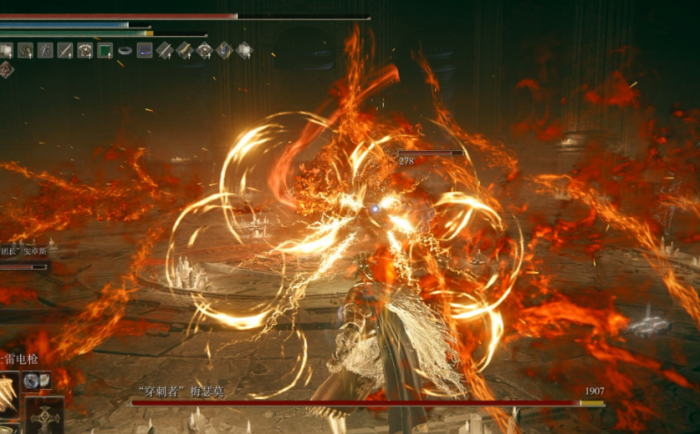Click the golden claw equipment slot
Viewport: 700px width, 434px height.
[x=10, y=393]
